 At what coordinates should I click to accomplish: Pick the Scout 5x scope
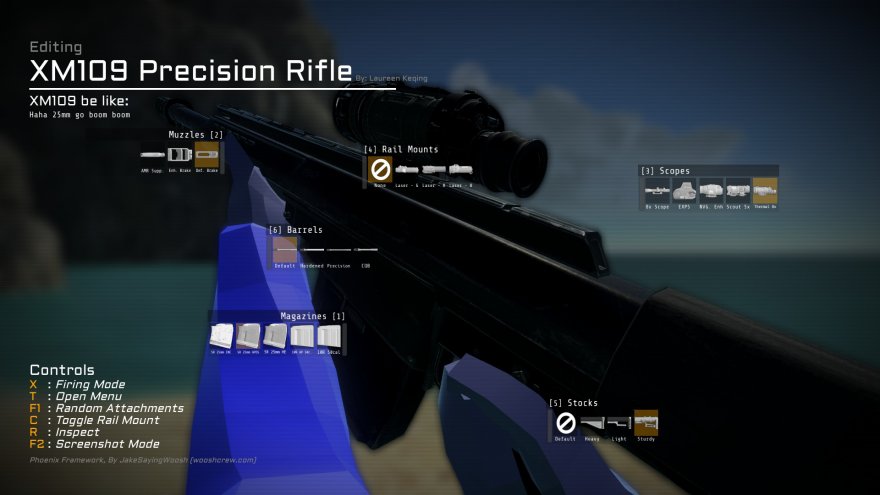pyautogui.click(x=738, y=190)
